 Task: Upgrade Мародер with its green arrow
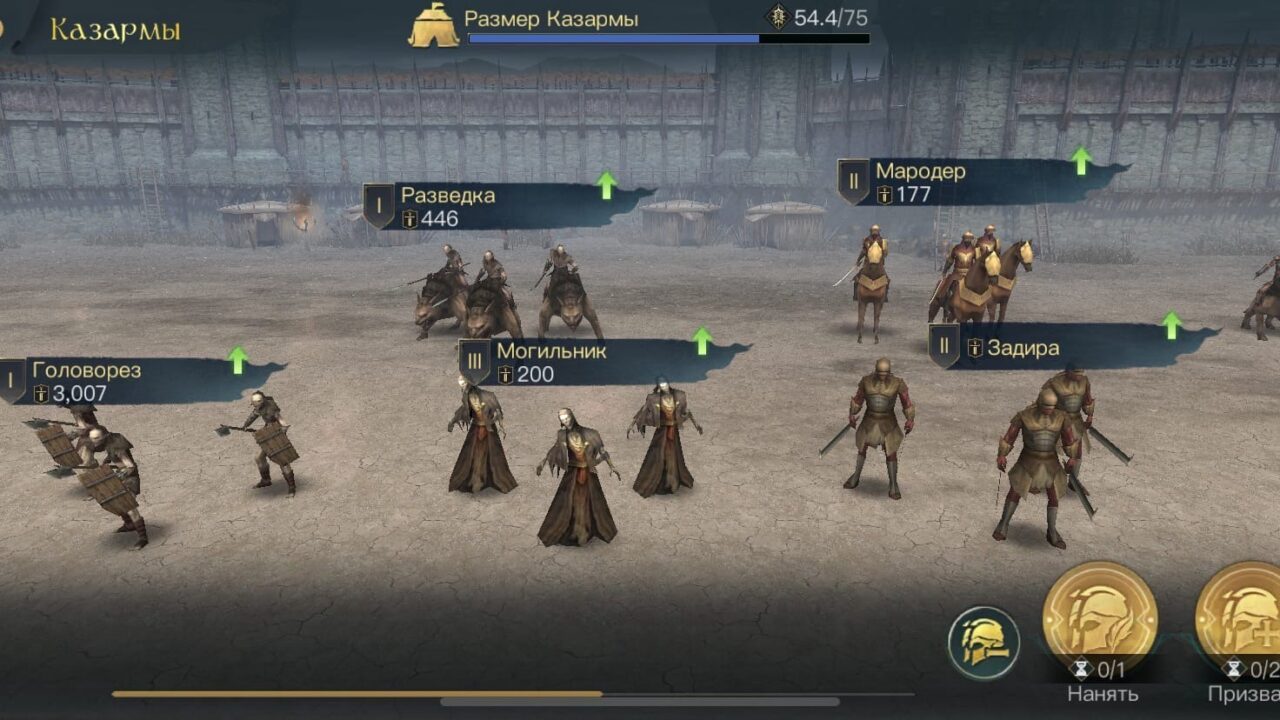click(x=1080, y=160)
